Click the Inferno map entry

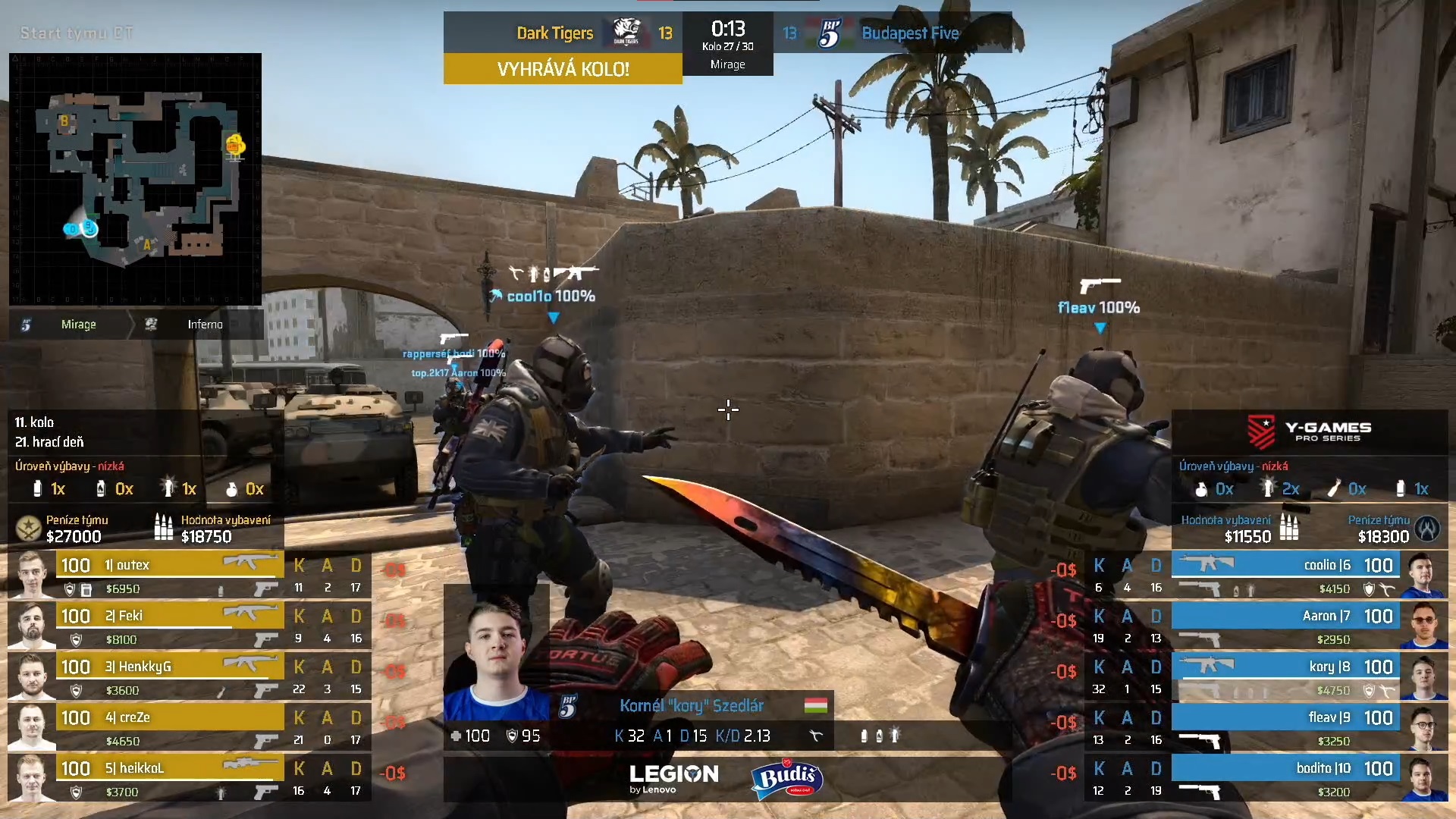(205, 325)
